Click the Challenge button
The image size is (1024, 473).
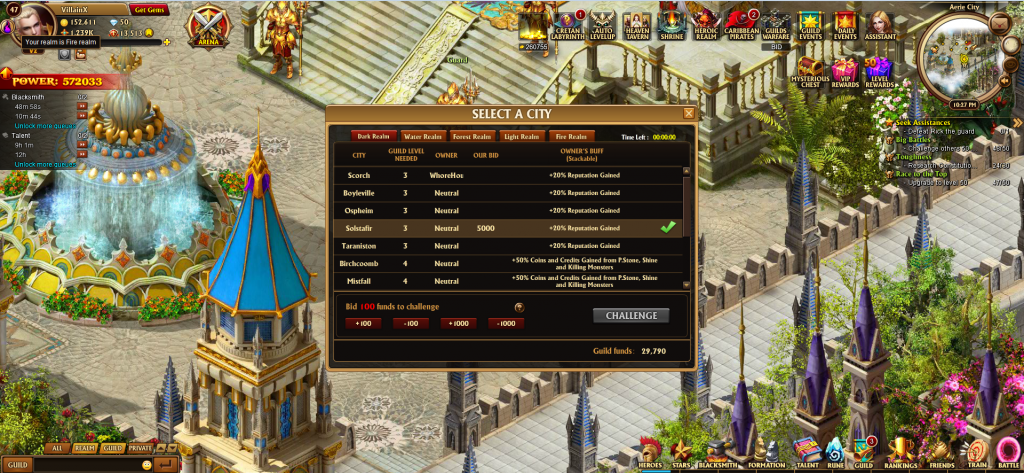[631, 316]
